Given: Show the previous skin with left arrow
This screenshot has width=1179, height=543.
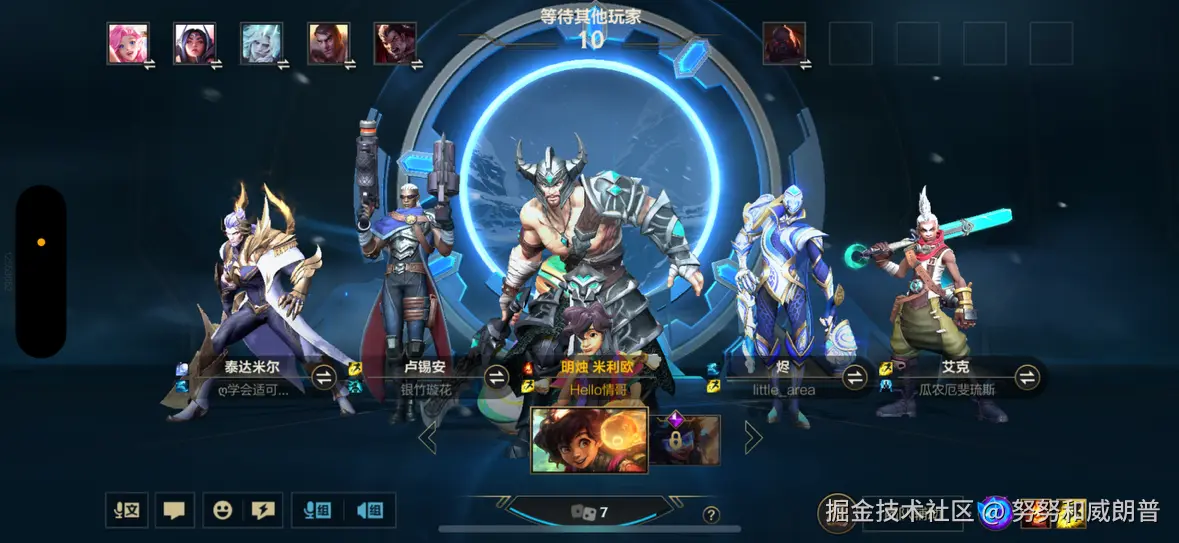Looking at the screenshot, I should point(428,437).
